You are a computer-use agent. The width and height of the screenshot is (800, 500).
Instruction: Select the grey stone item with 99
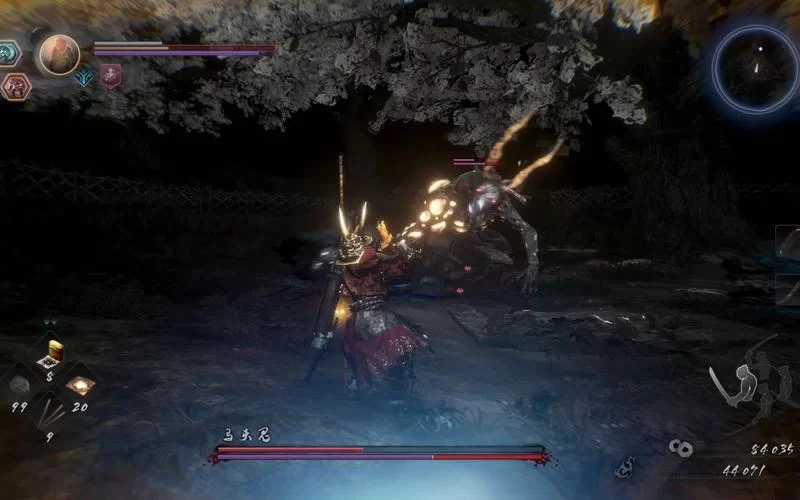click(18, 384)
